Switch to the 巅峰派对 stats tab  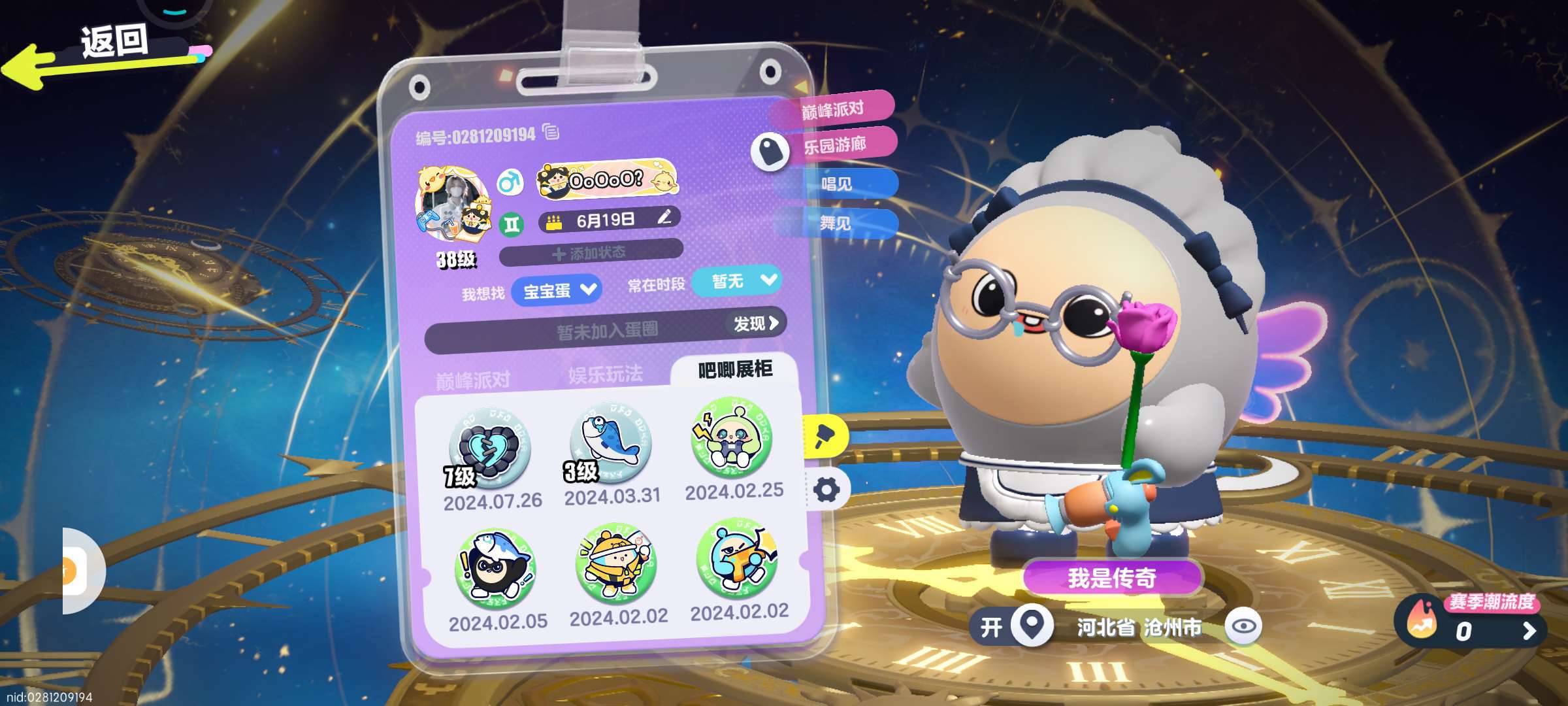(x=472, y=380)
